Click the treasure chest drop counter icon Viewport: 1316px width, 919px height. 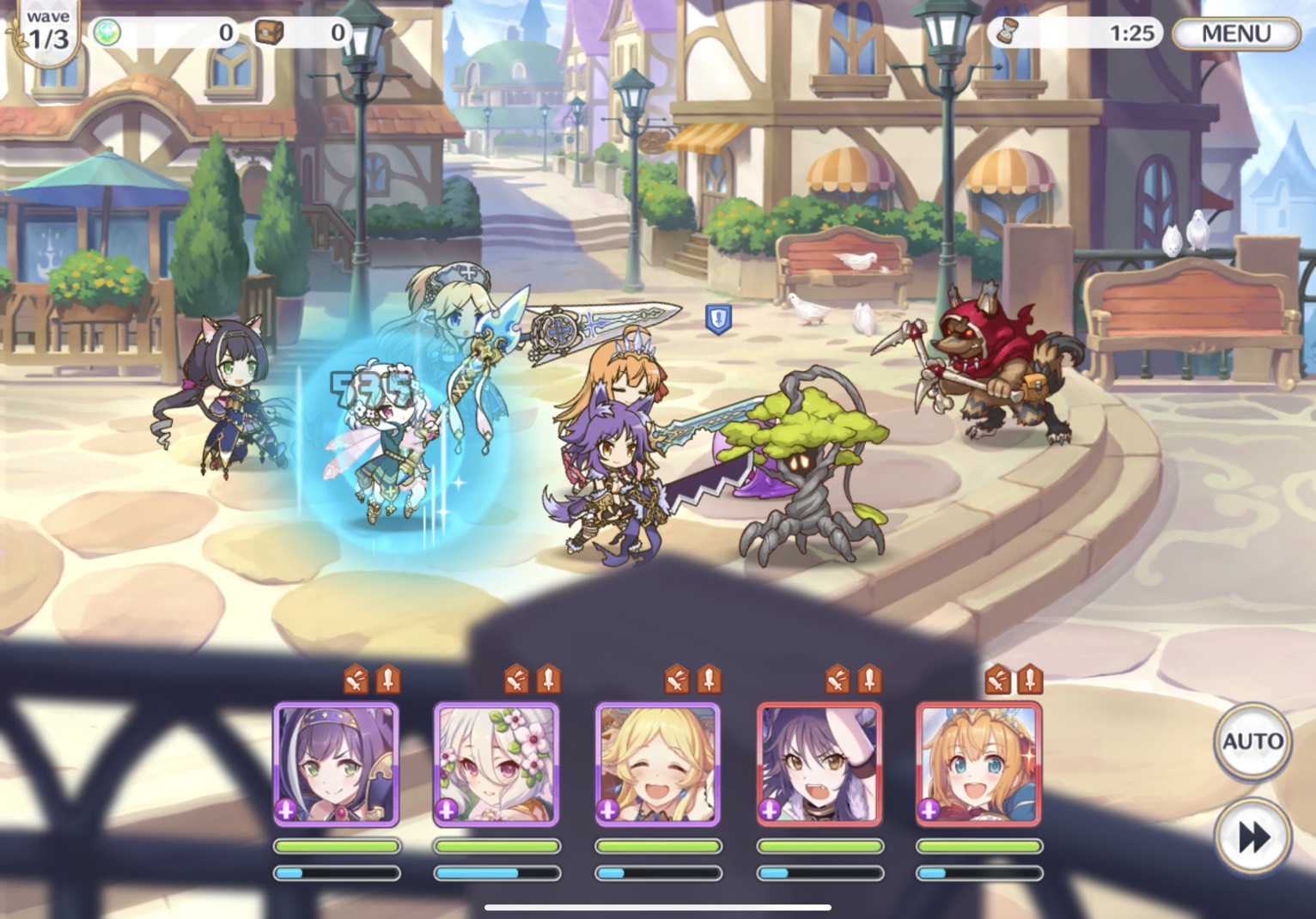click(x=271, y=31)
